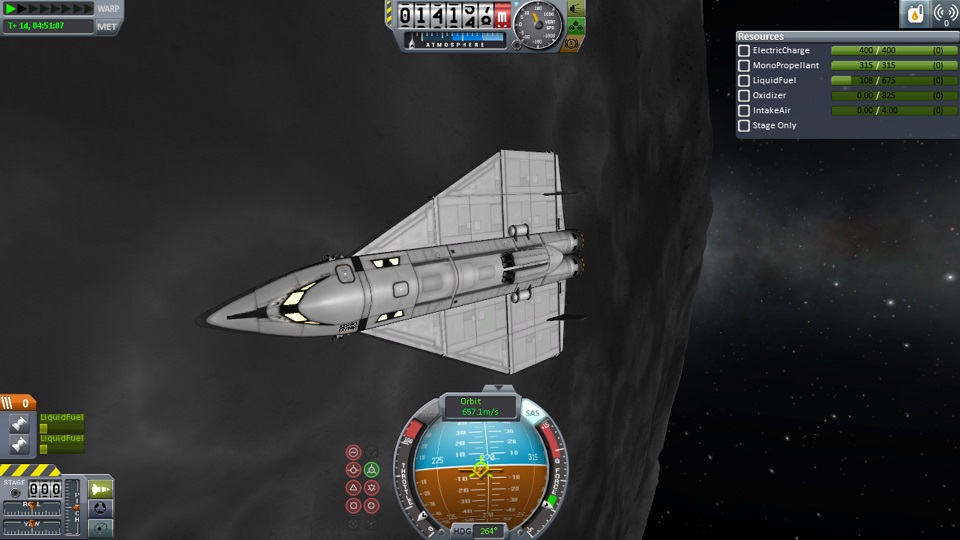Tick the Oxidizer resource checkbox
Viewport: 960px width, 540px height.
pos(744,96)
